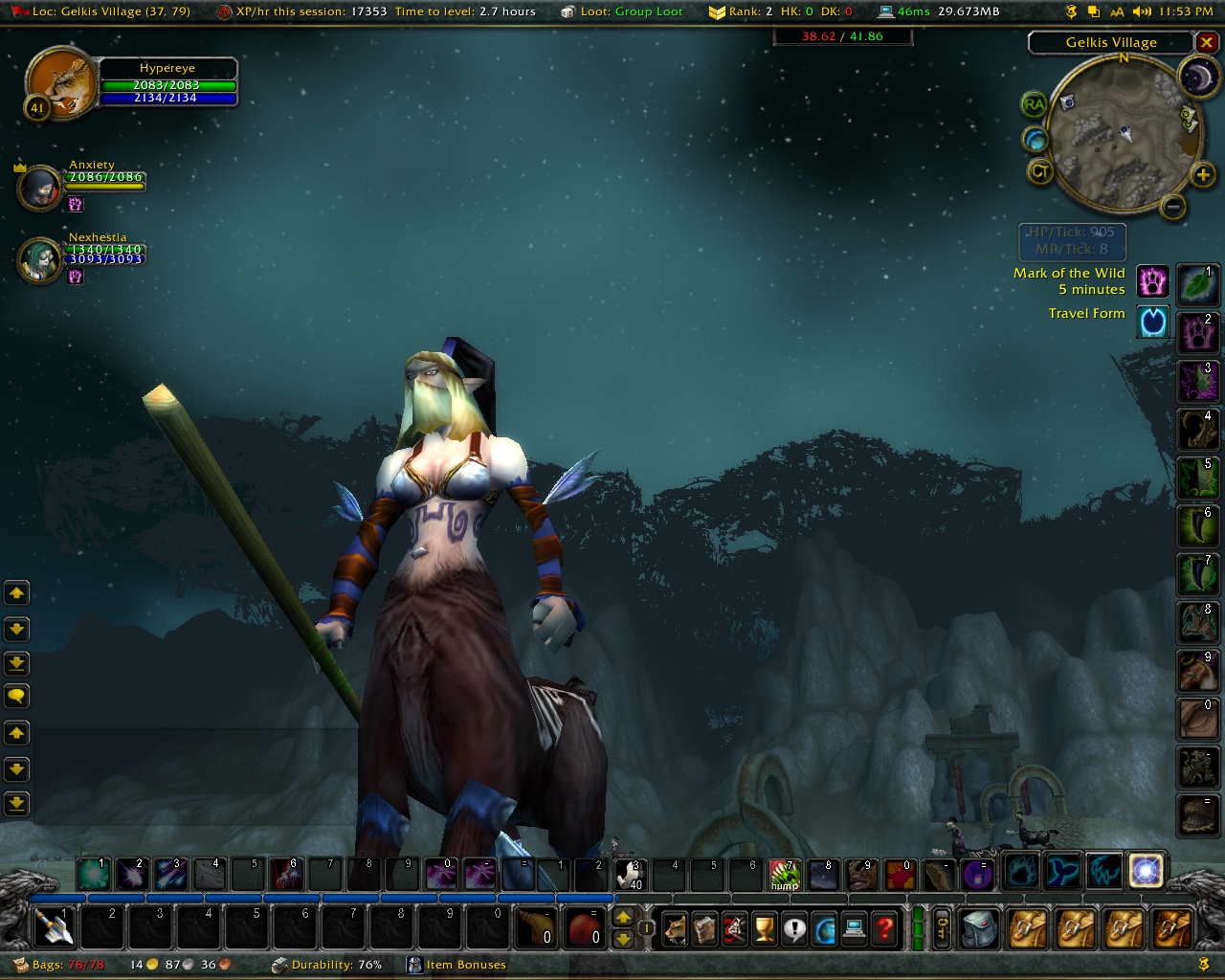1225x980 pixels.
Task: Close the minimap with the red X
Action: [1207, 43]
